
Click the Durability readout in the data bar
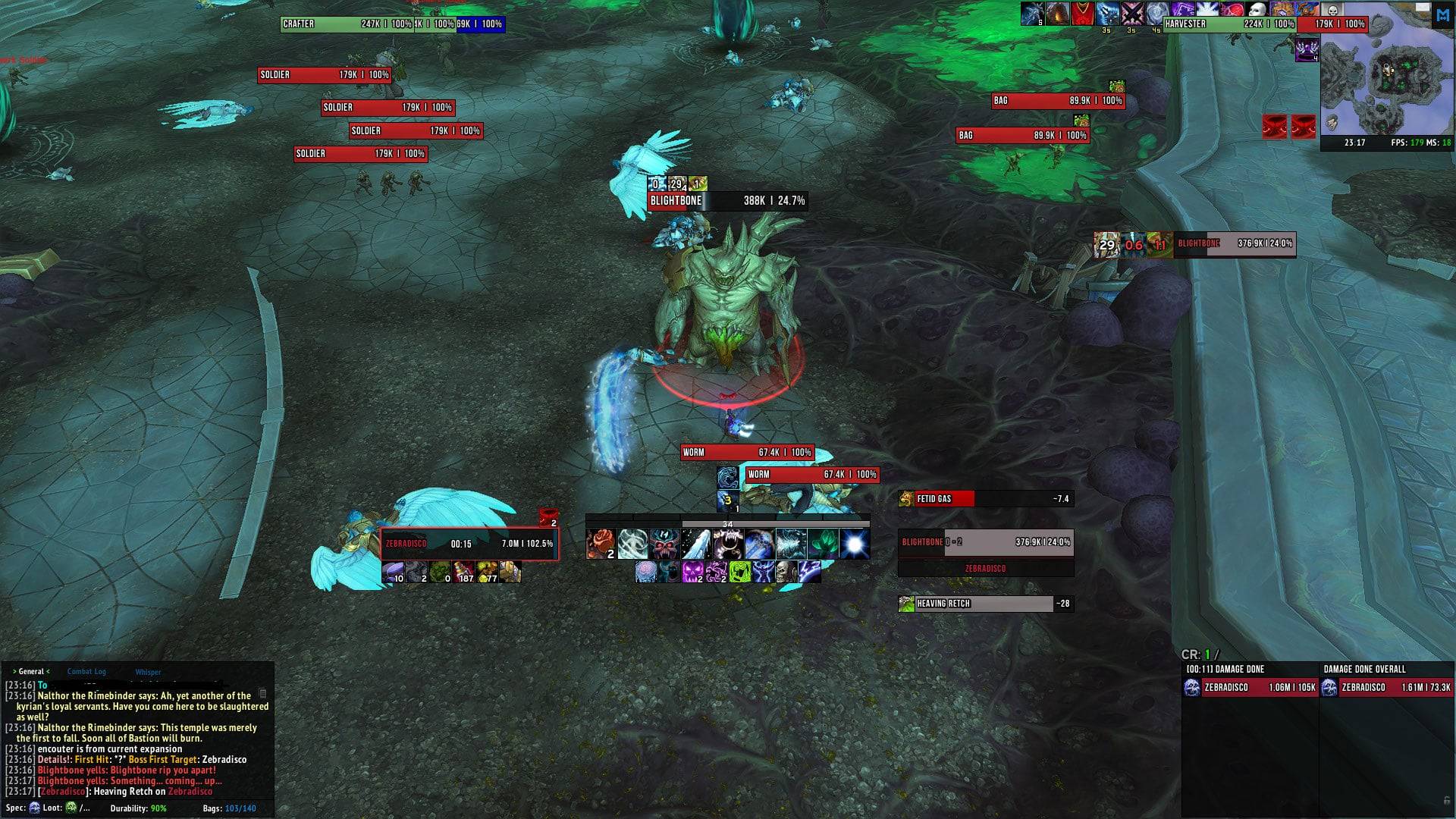138,808
